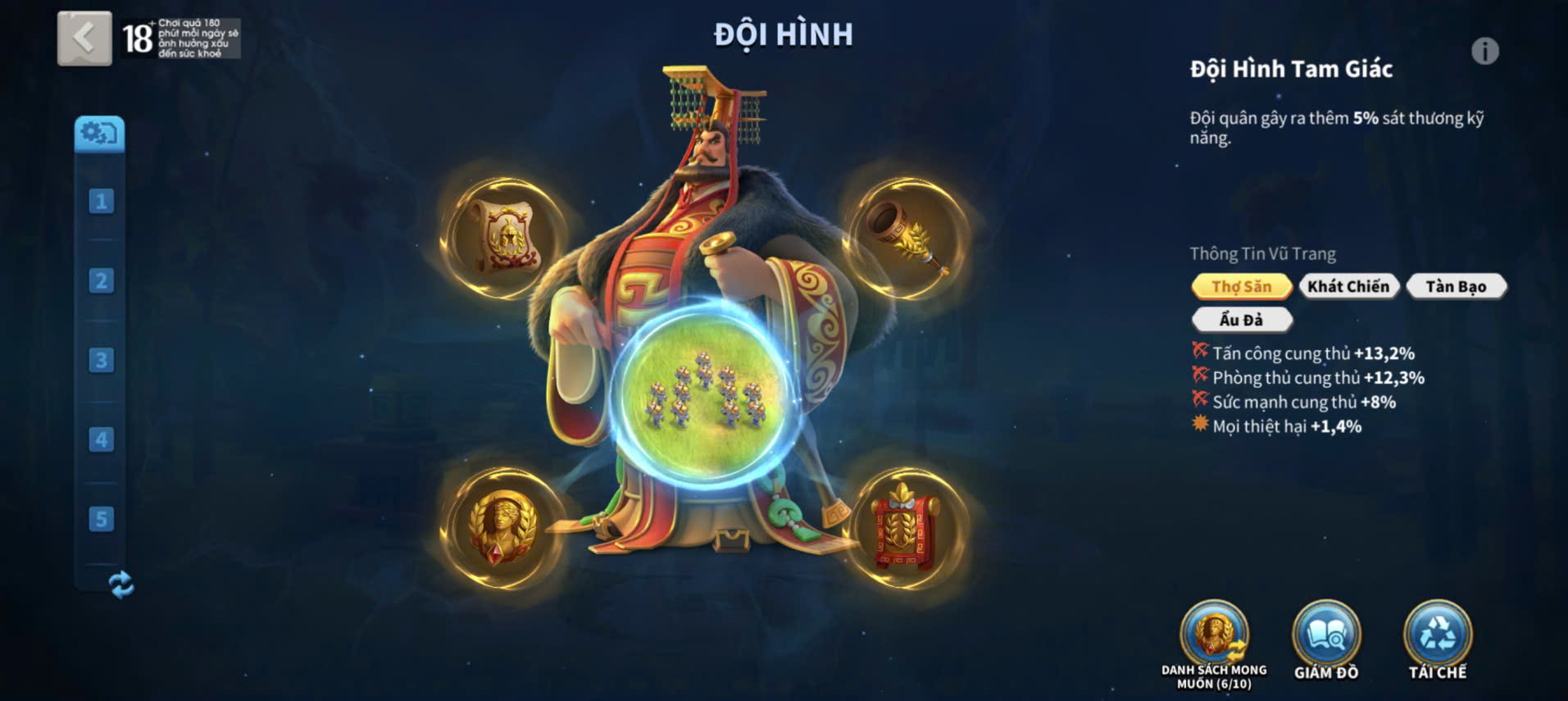Image resolution: width=1568 pixels, height=701 pixels.
Task: Select the Thợ Săn tag
Action: click(x=1241, y=286)
